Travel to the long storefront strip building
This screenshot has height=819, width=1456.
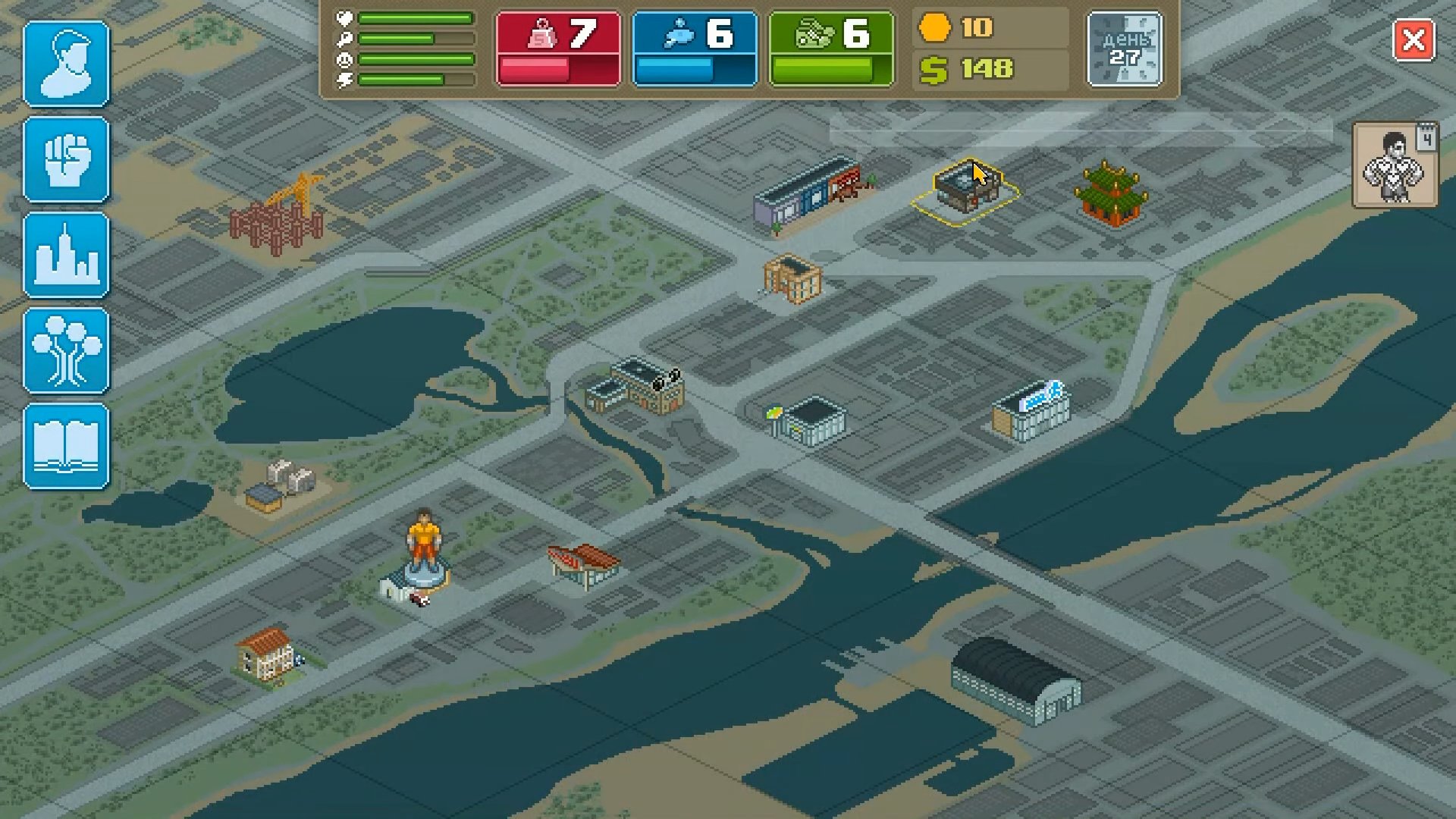pyautogui.click(x=806, y=191)
